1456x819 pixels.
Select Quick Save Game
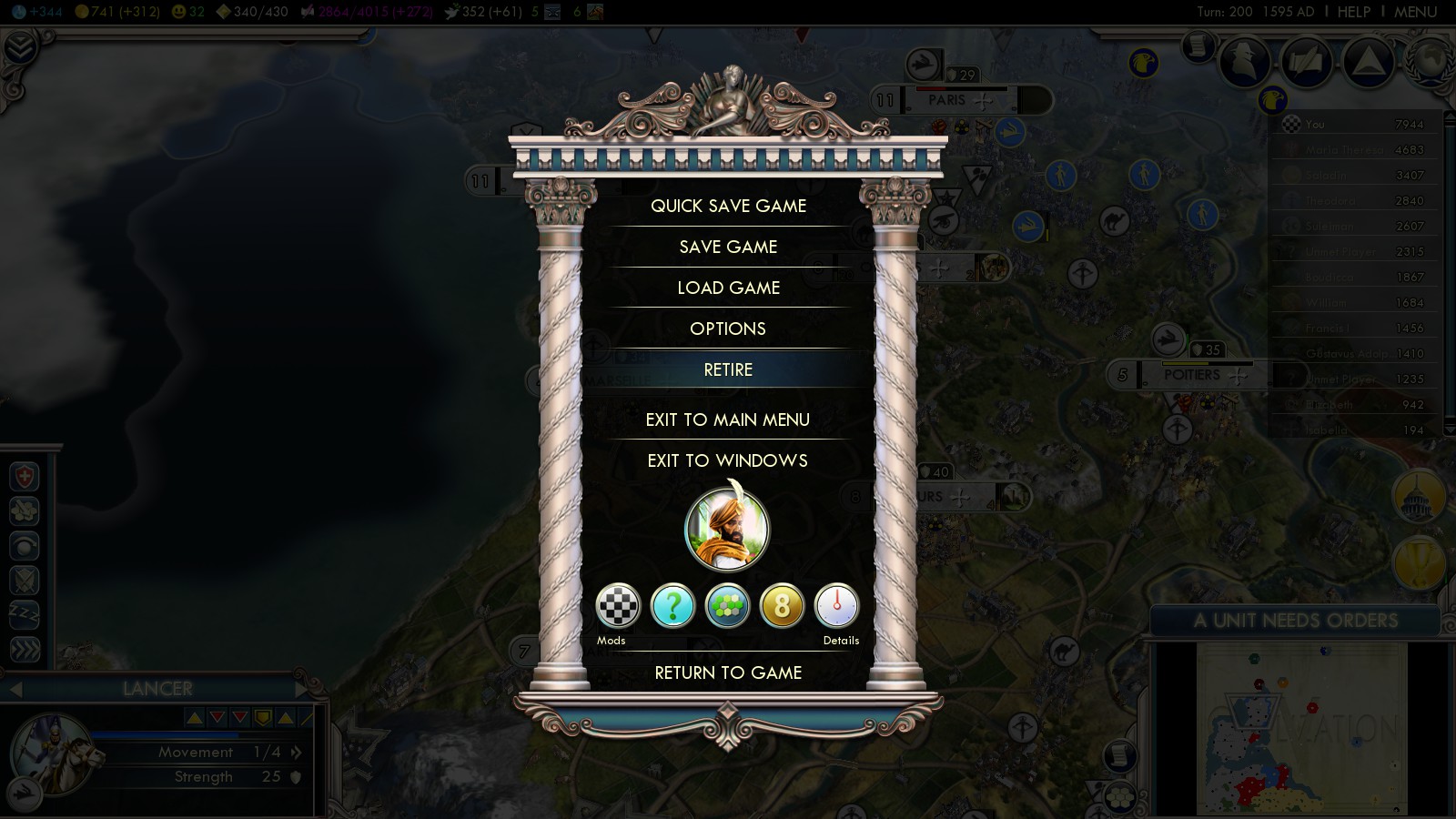(728, 206)
